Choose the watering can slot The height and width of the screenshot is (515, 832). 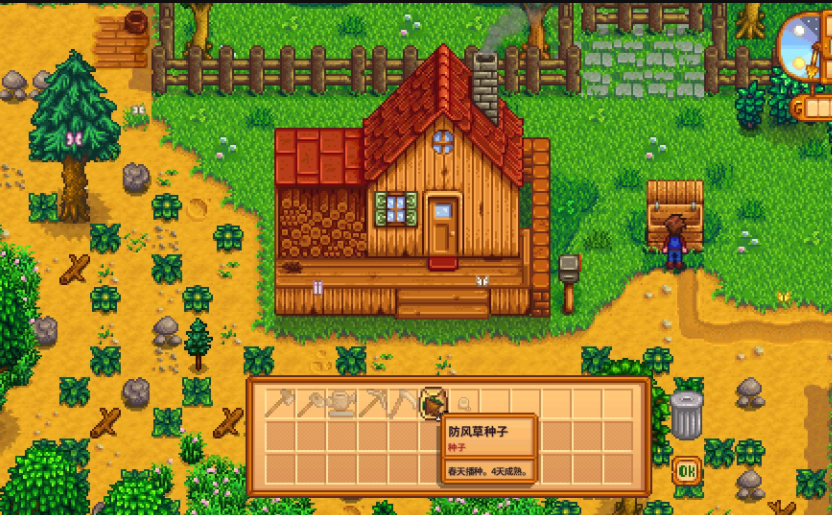click(x=342, y=403)
